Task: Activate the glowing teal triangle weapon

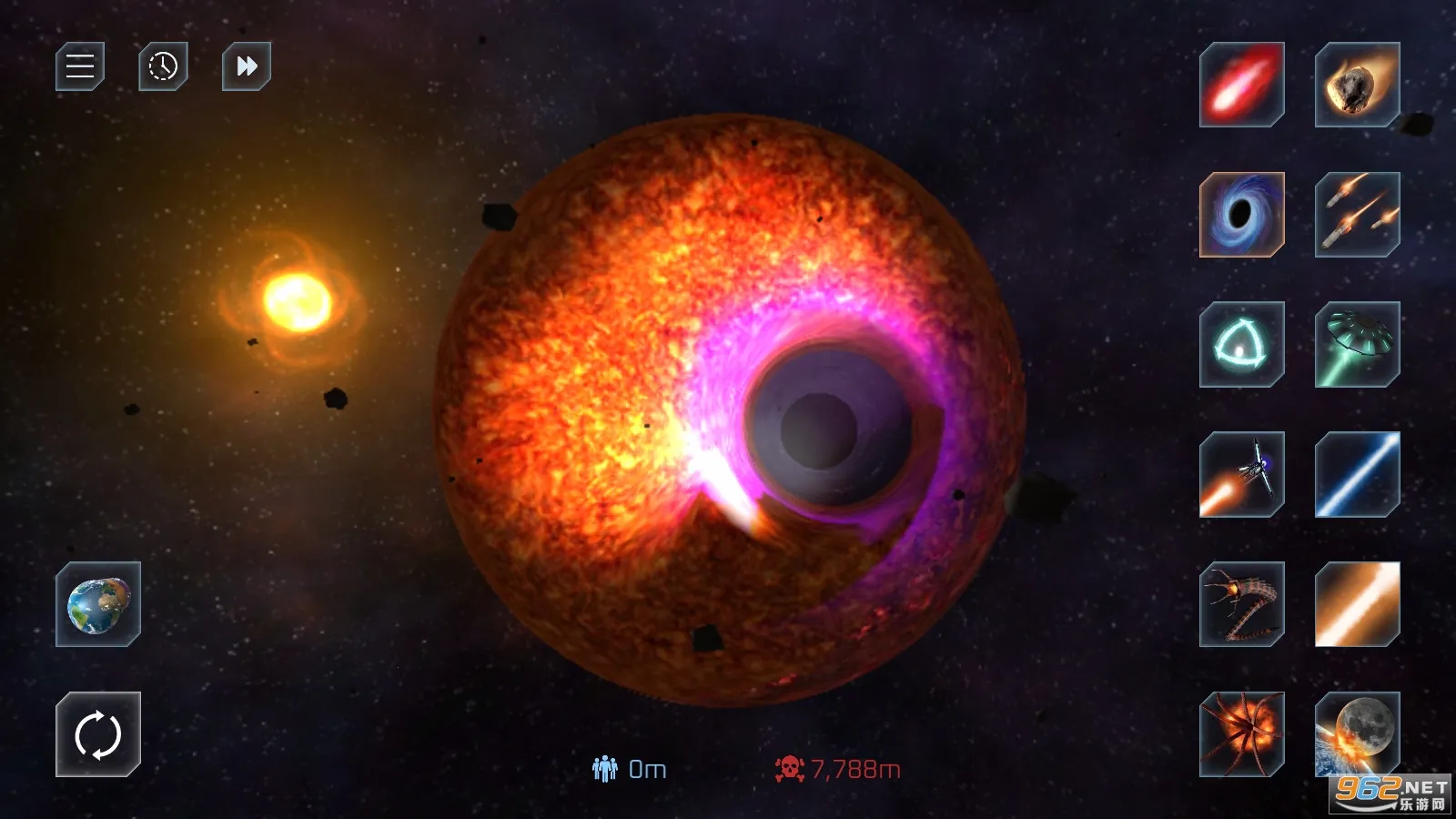Action: [1241, 345]
